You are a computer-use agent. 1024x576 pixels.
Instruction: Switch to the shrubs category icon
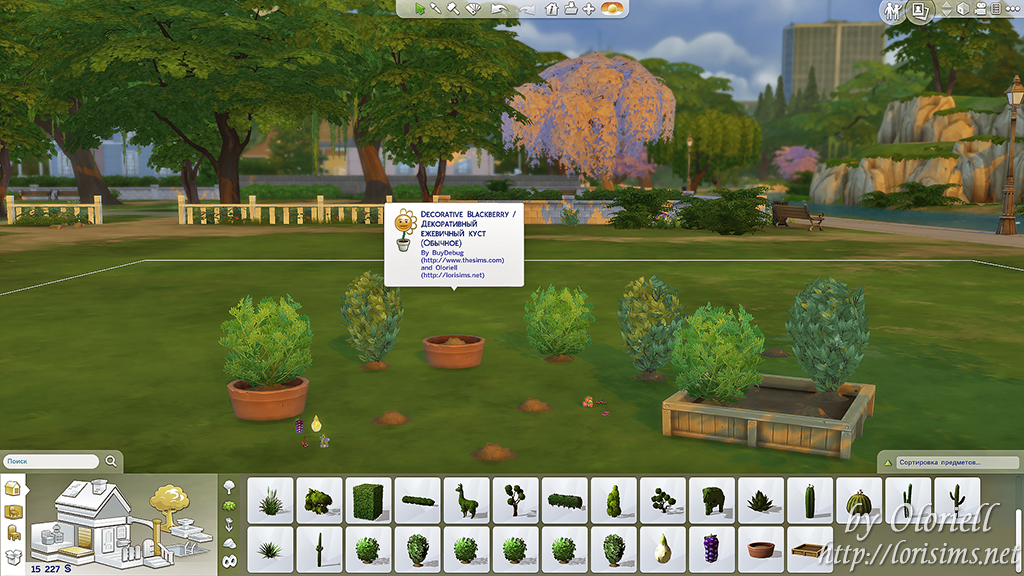coord(229,506)
